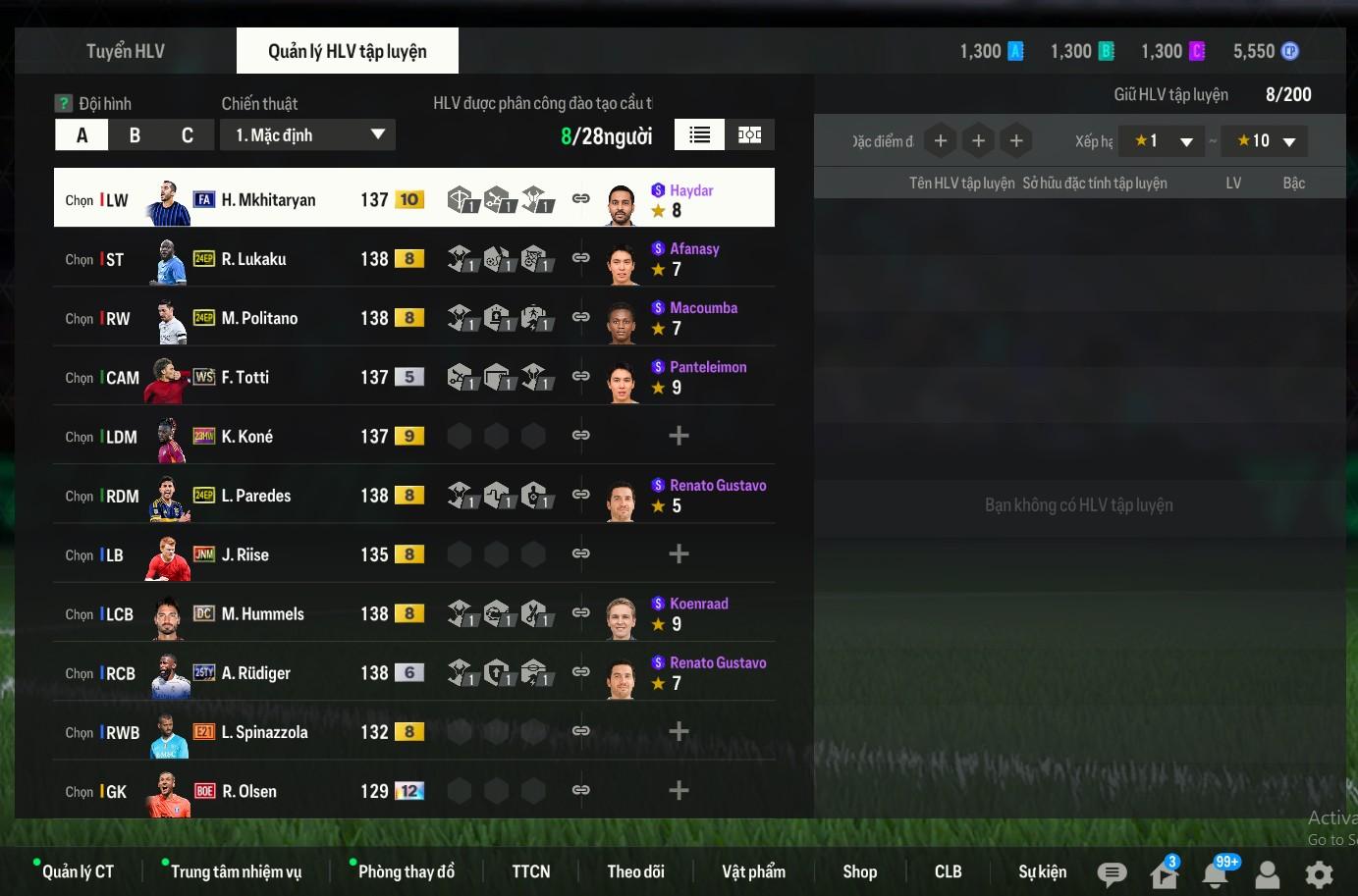Open the minimum star rating dropdown

click(x=1162, y=141)
